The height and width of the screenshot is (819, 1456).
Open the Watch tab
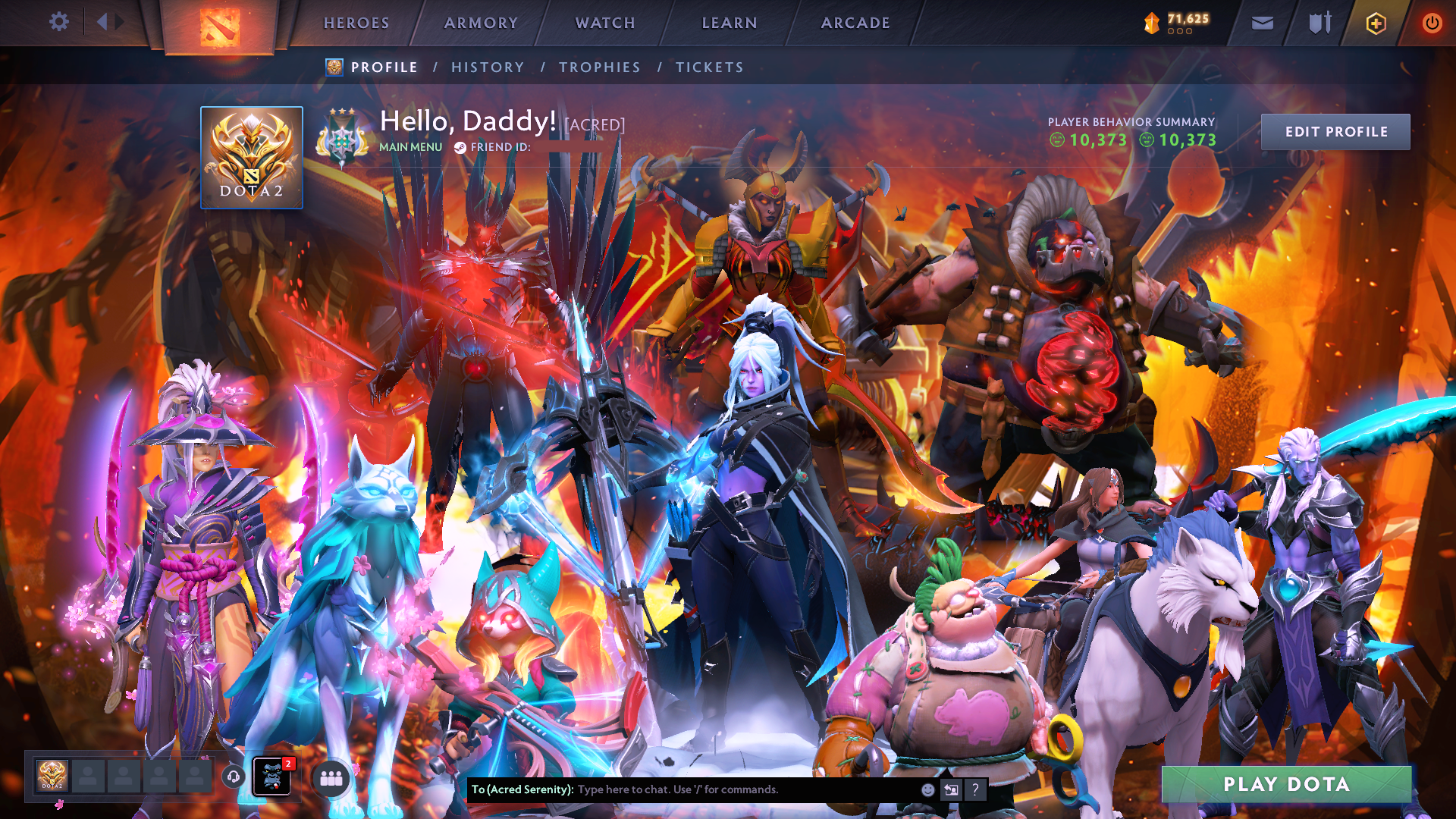[605, 23]
